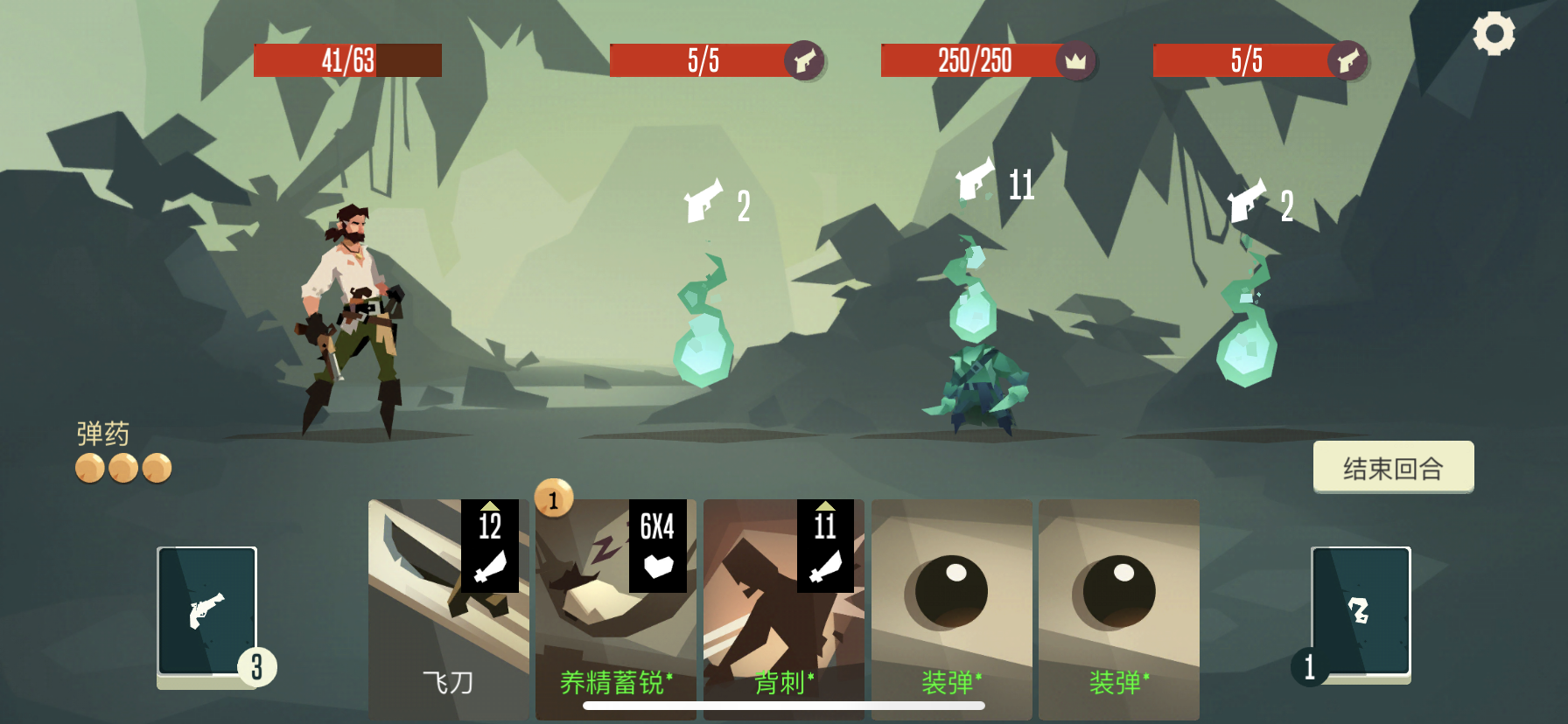Image resolution: width=1568 pixels, height=724 pixels.
Task: Select the first 装弹 reload card
Action: coord(951,603)
